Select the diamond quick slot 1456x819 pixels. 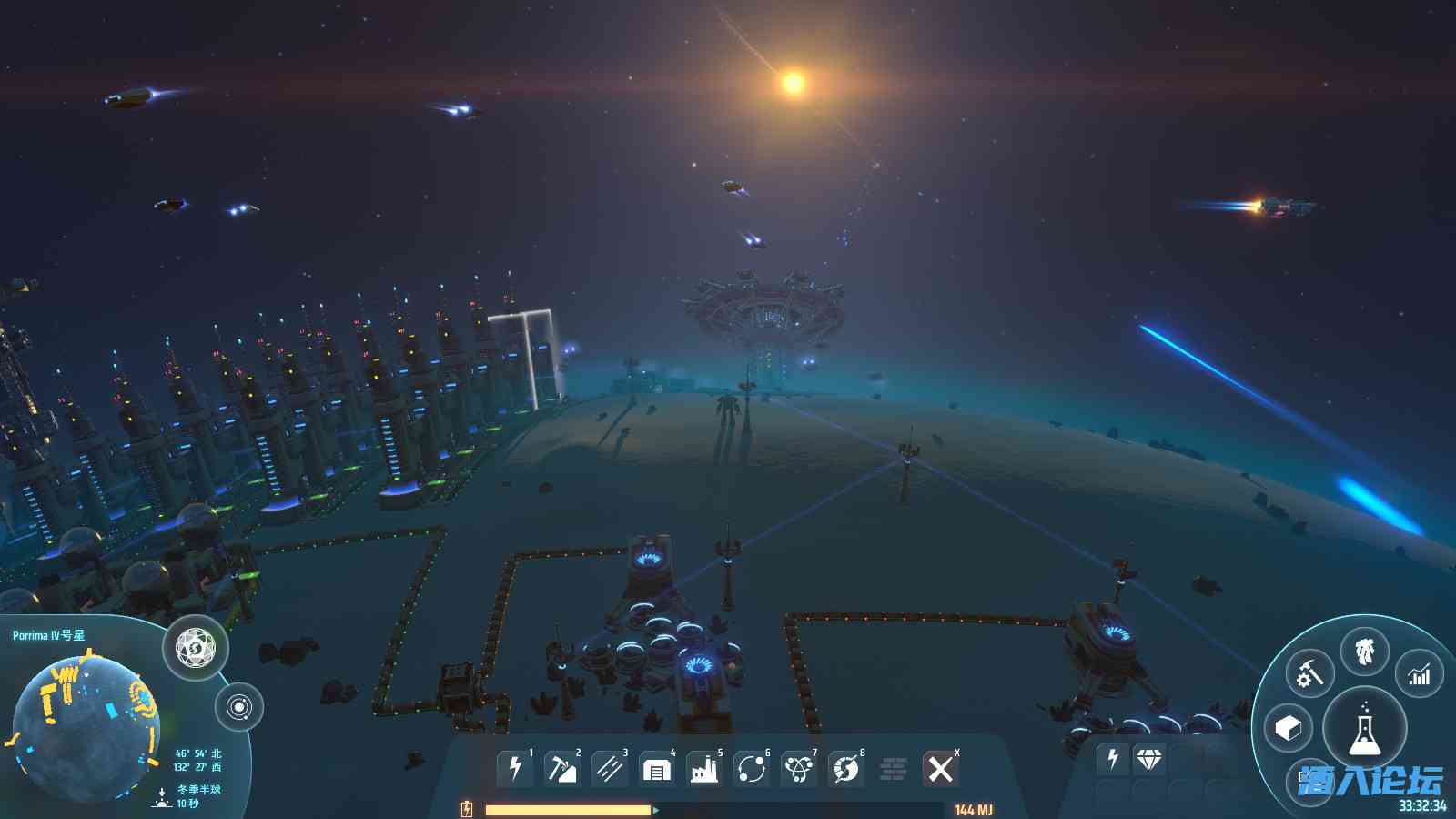pos(1149,758)
